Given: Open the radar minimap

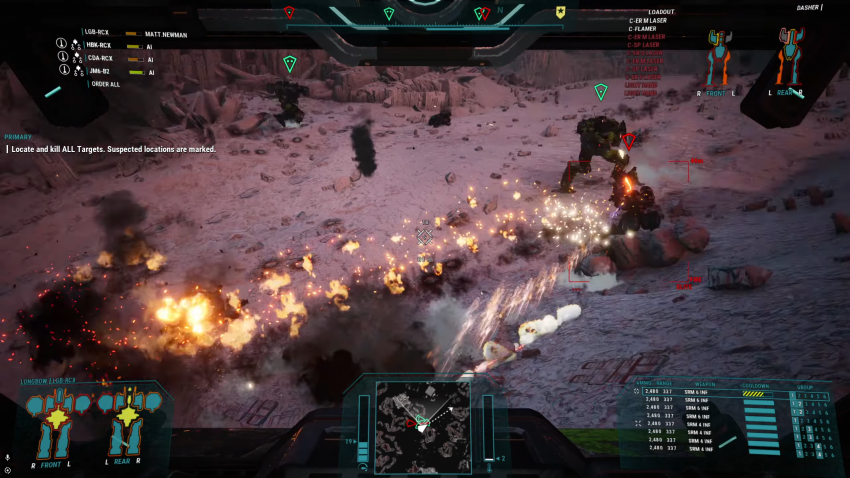Looking at the screenshot, I should click(x=421, y=425).
